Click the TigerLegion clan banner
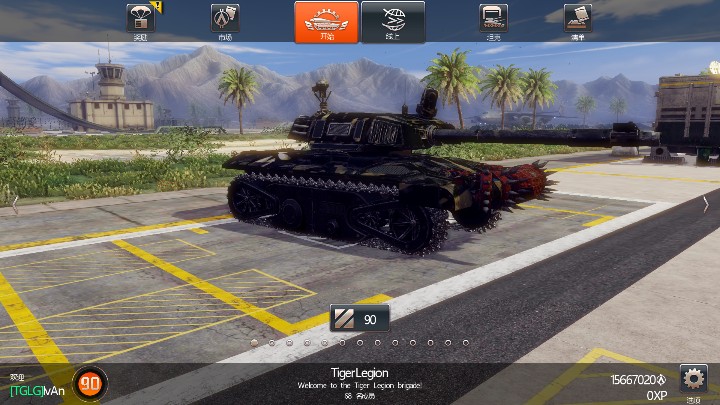Screen dimensions: 720x405 coord(359,379)
